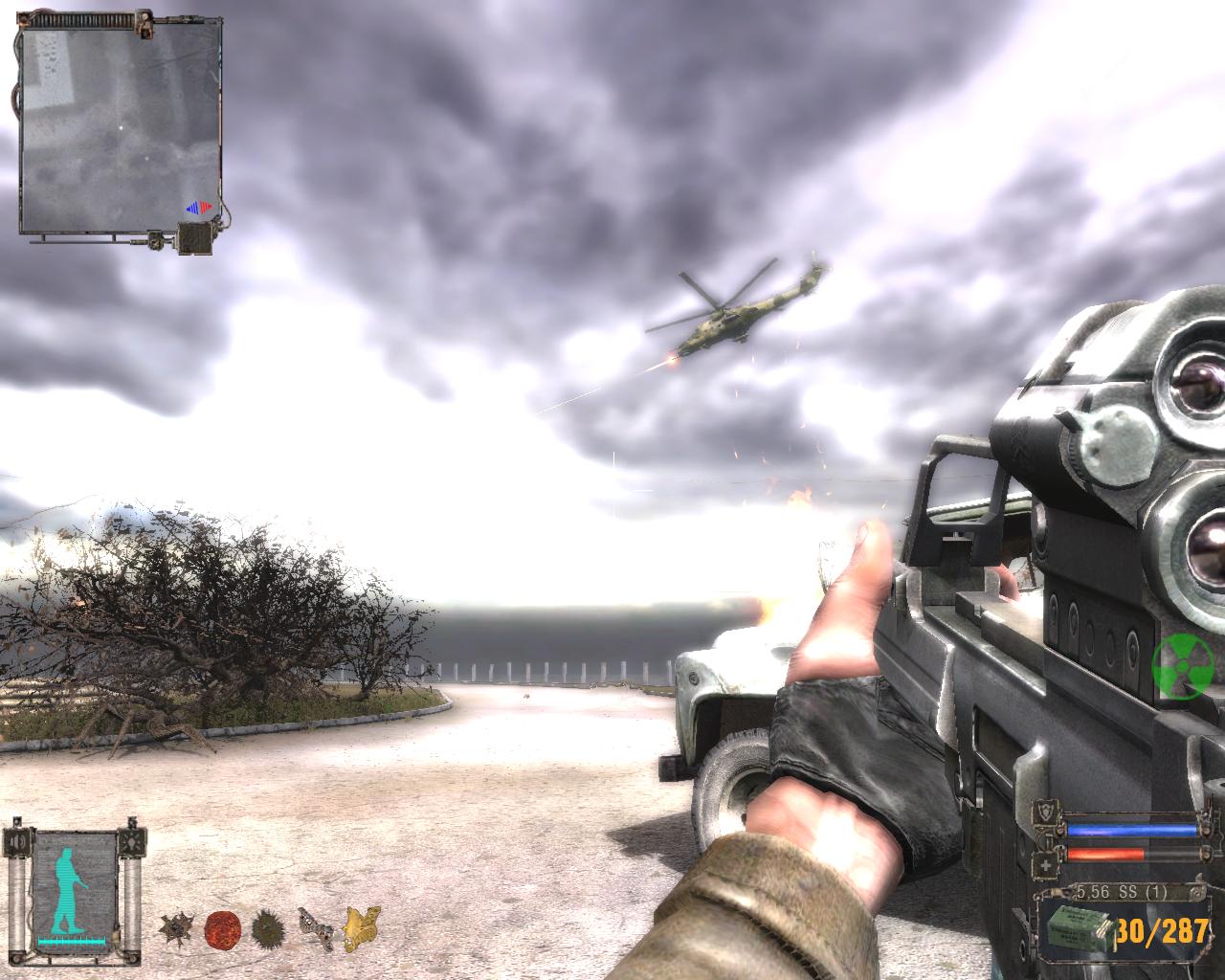Viewport: 1225px width, 980px height.
Task: Choose the red fireball artifact icon
Action: 221,927
